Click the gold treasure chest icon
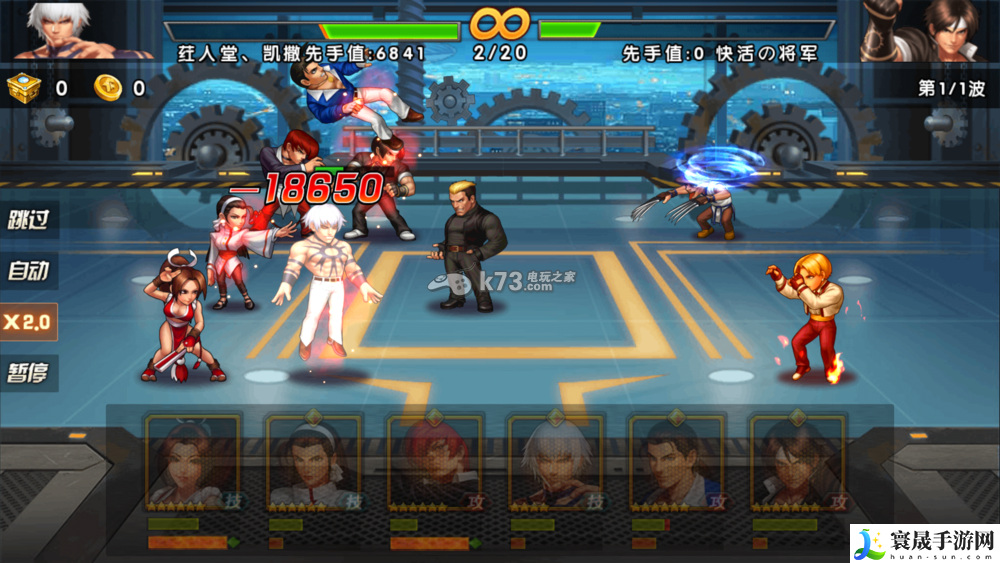Image resolution: width=1000 pixels, height=563 pixels. (x=23, y=88)
